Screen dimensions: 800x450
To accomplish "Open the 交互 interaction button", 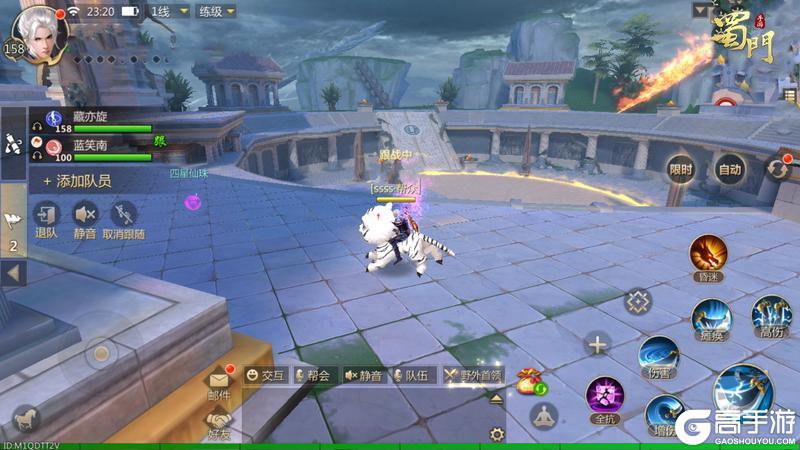I will tap(265, 376).
